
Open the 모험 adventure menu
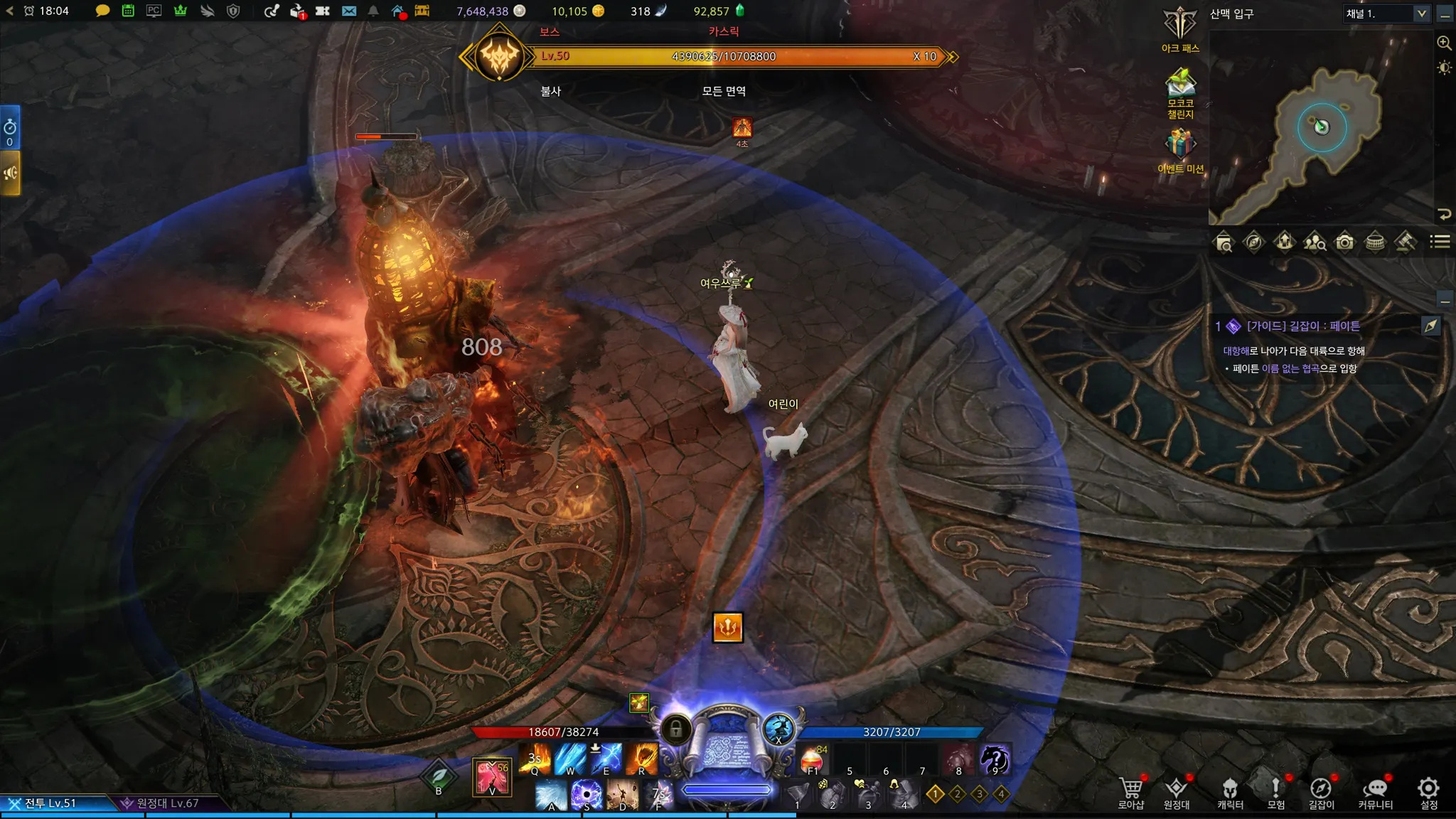[1276, 792]
